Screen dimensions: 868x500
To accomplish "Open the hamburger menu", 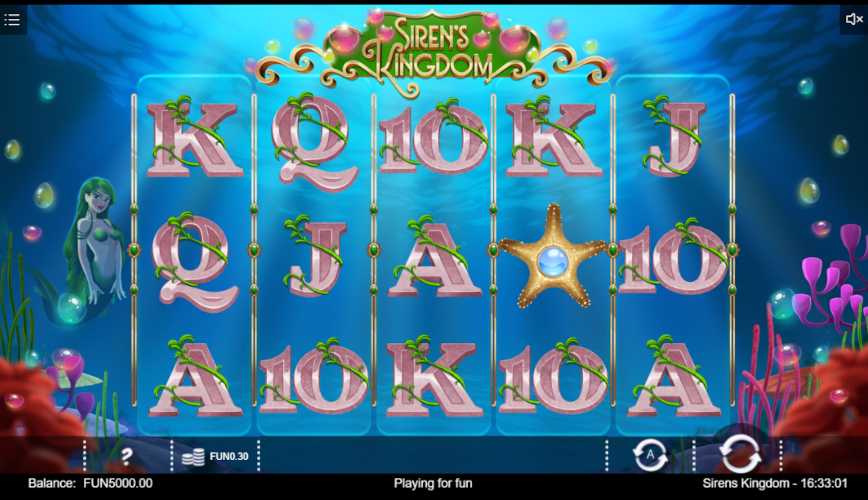I will click(x=13, y=19).
